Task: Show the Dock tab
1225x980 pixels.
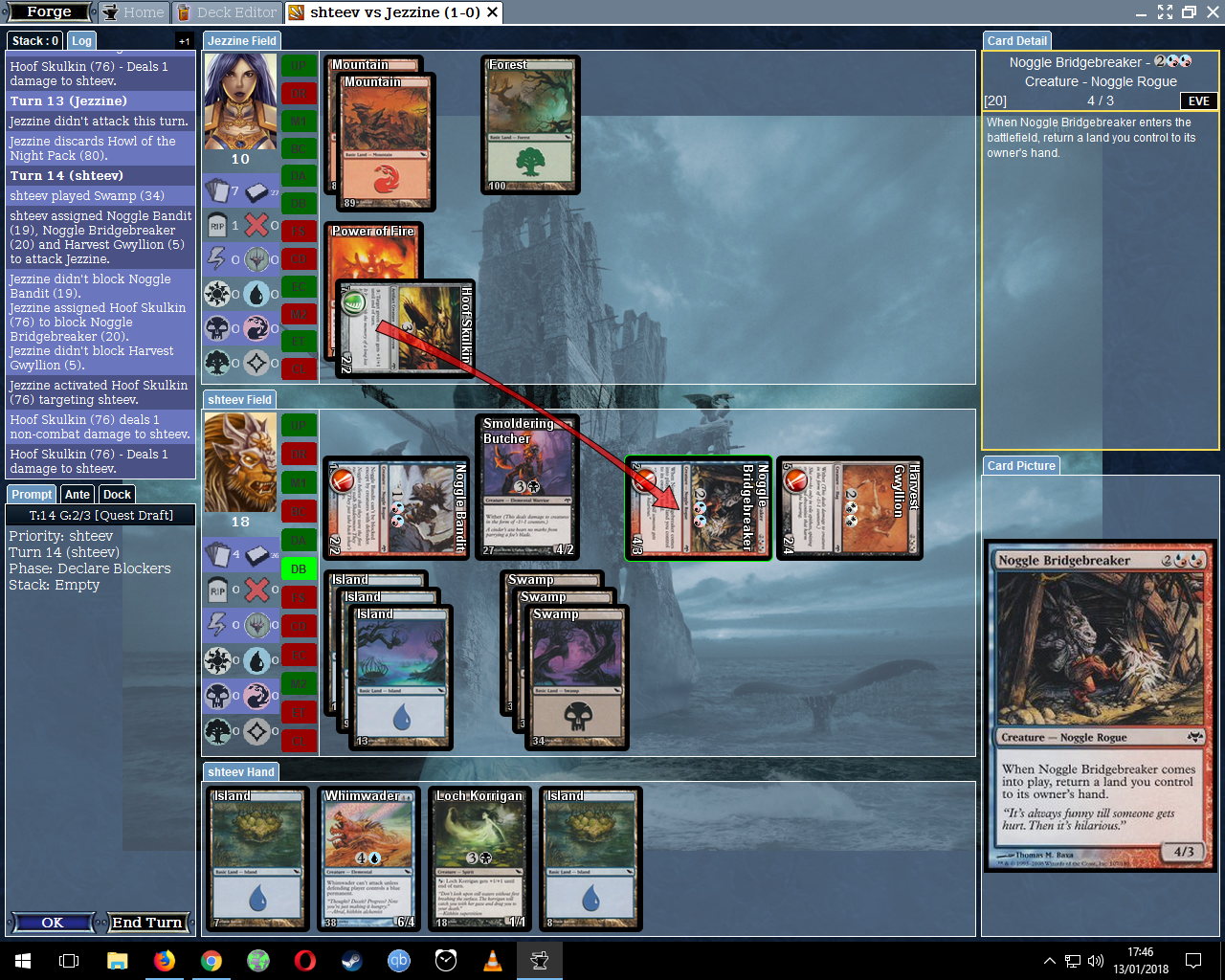Action: coord(117,495)
